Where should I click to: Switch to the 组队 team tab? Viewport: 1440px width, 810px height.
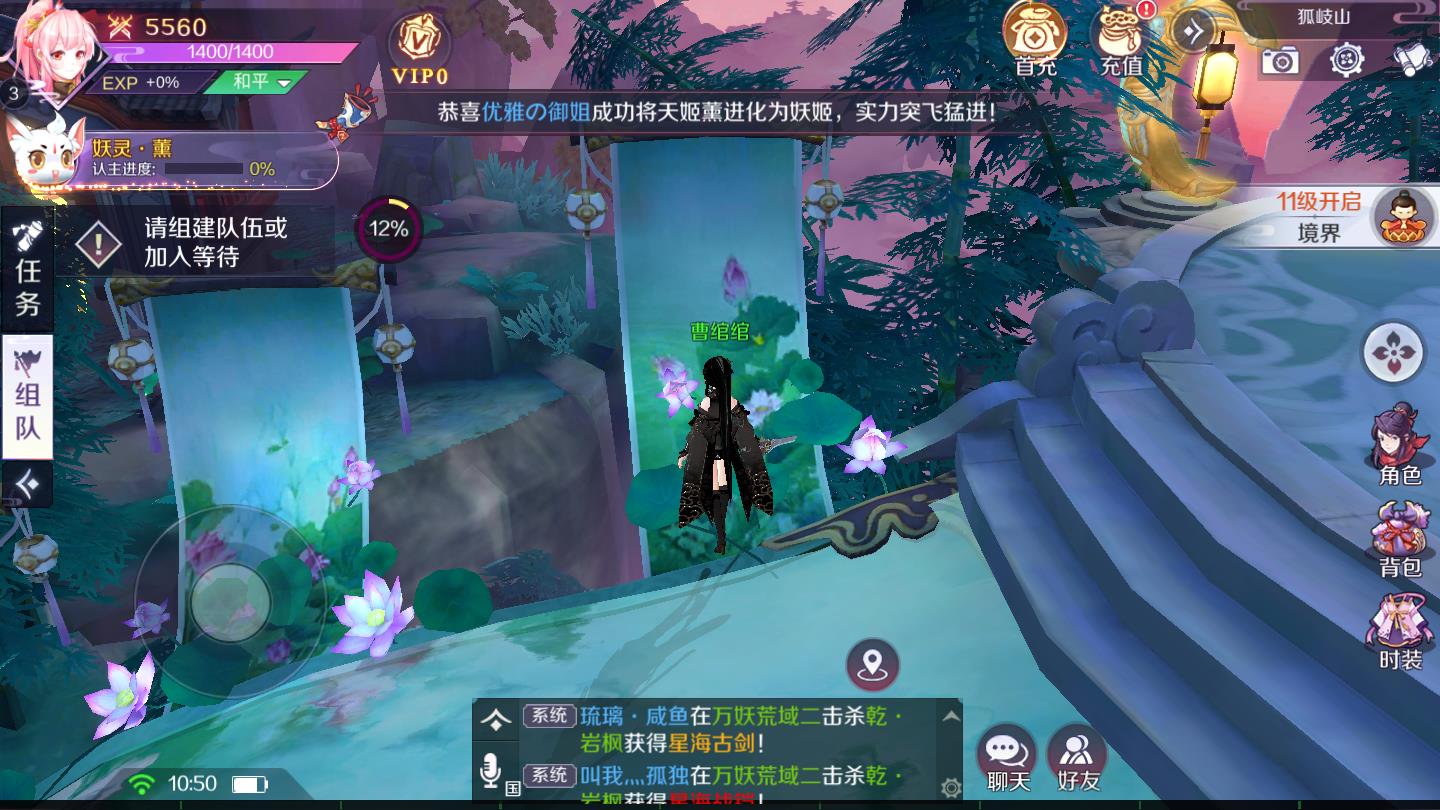click(x=27, y=397)
